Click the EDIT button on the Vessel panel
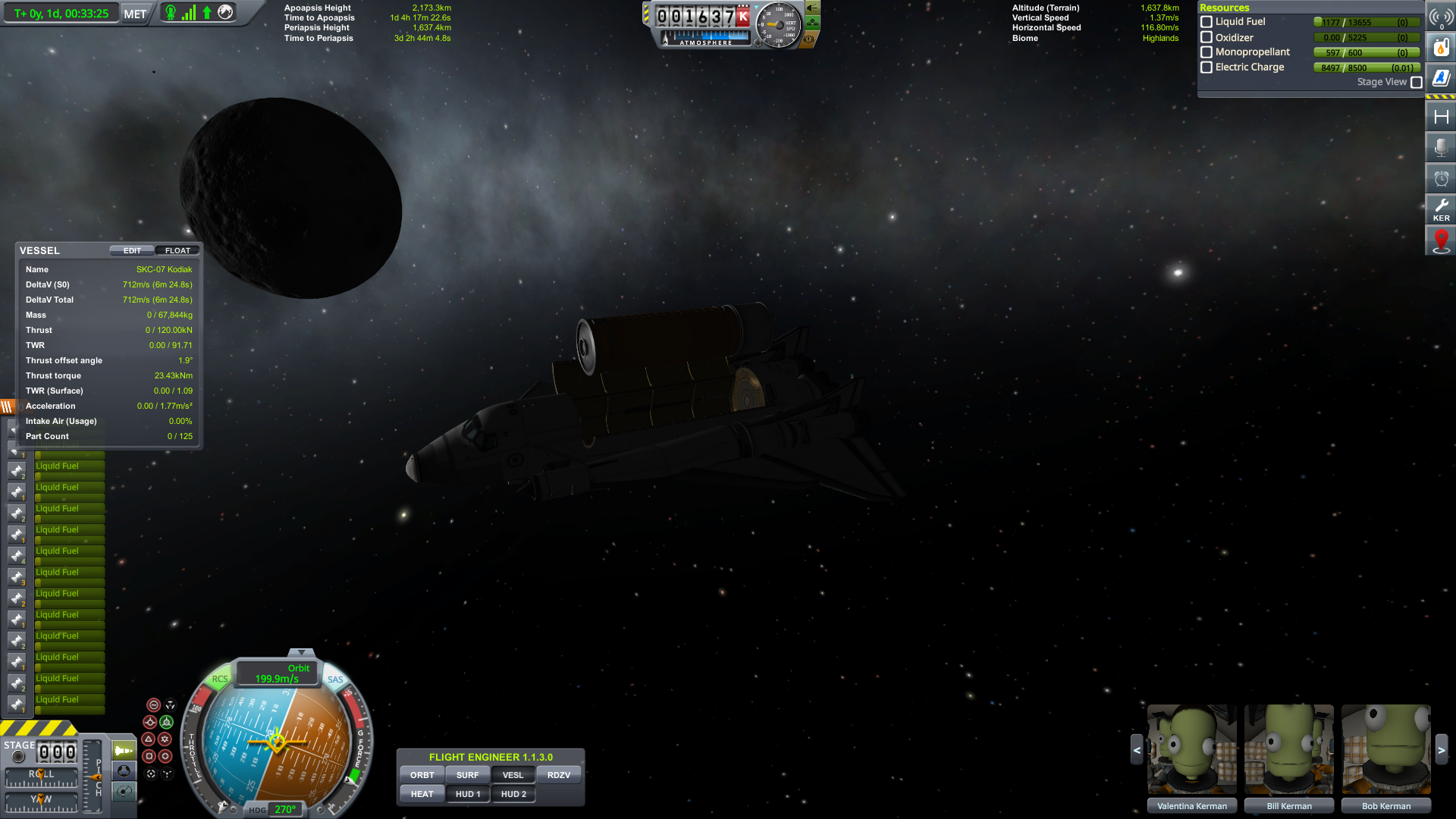Image resolution: width=1456 pixels, height=819 pixels. pyautogui.click(x=130, y=250)
